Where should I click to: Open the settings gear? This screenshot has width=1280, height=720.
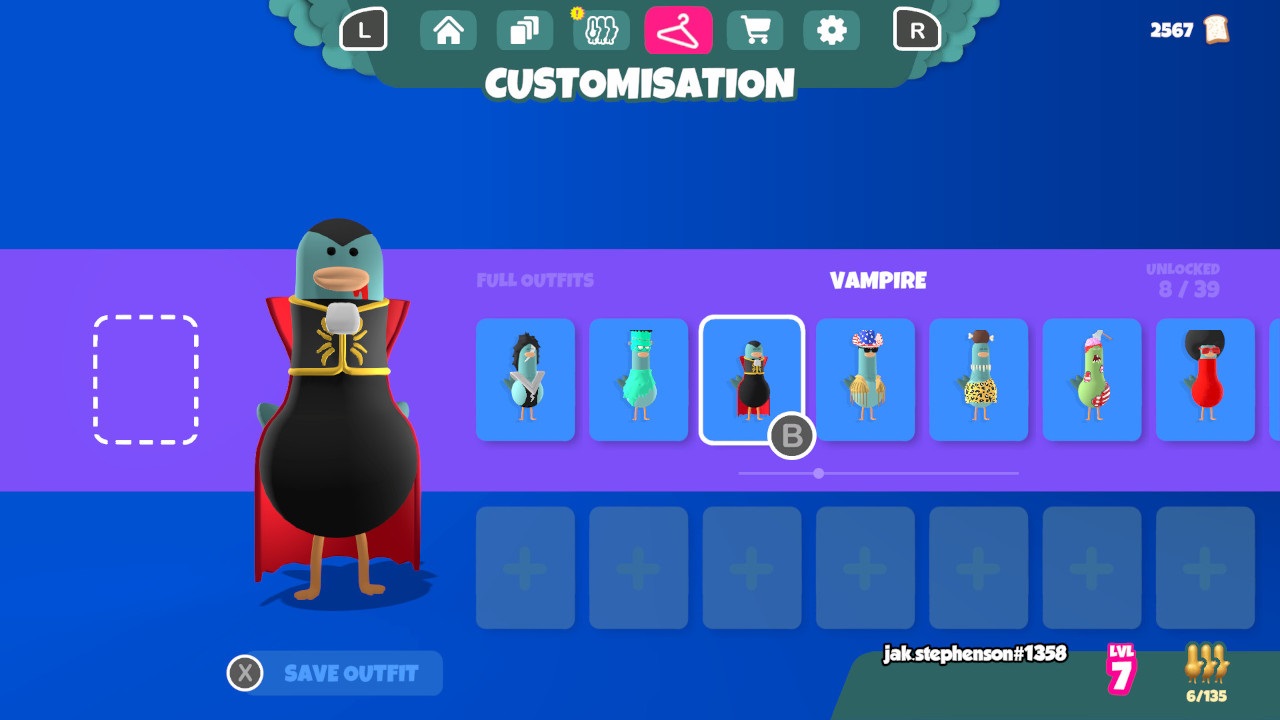(x=832, y=30)
